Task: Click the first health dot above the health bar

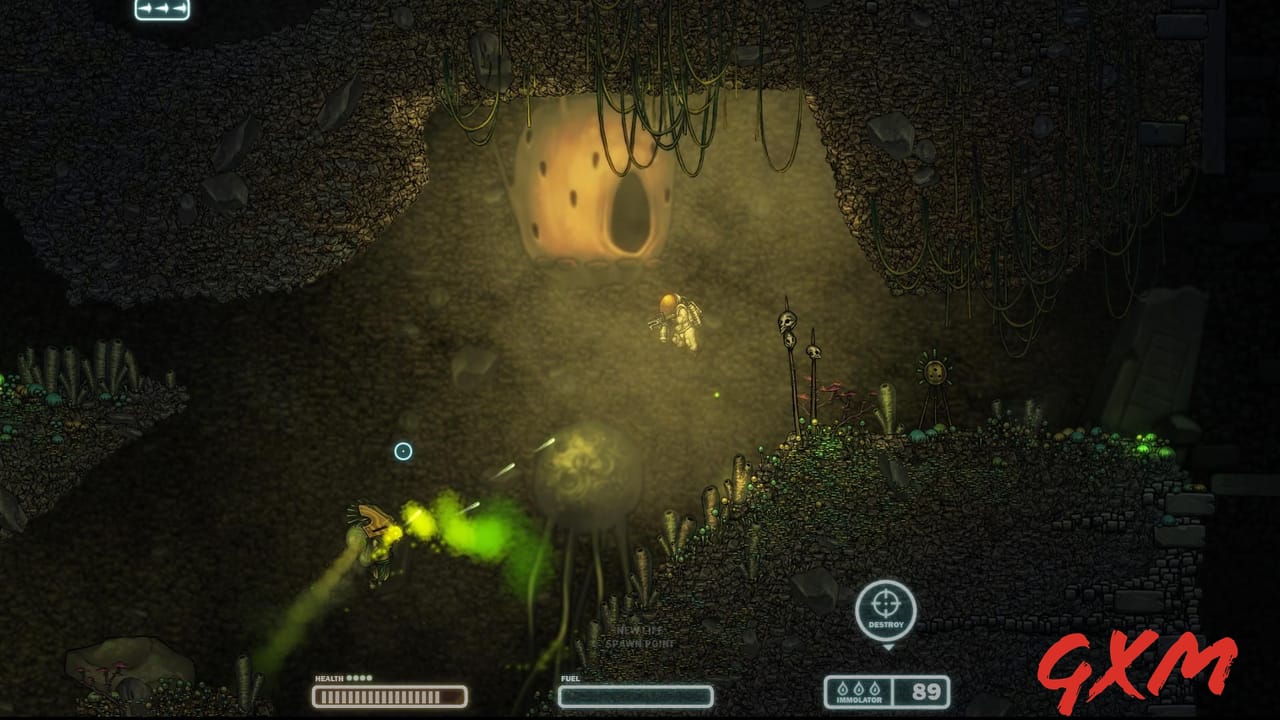Action: pos(349,678)
